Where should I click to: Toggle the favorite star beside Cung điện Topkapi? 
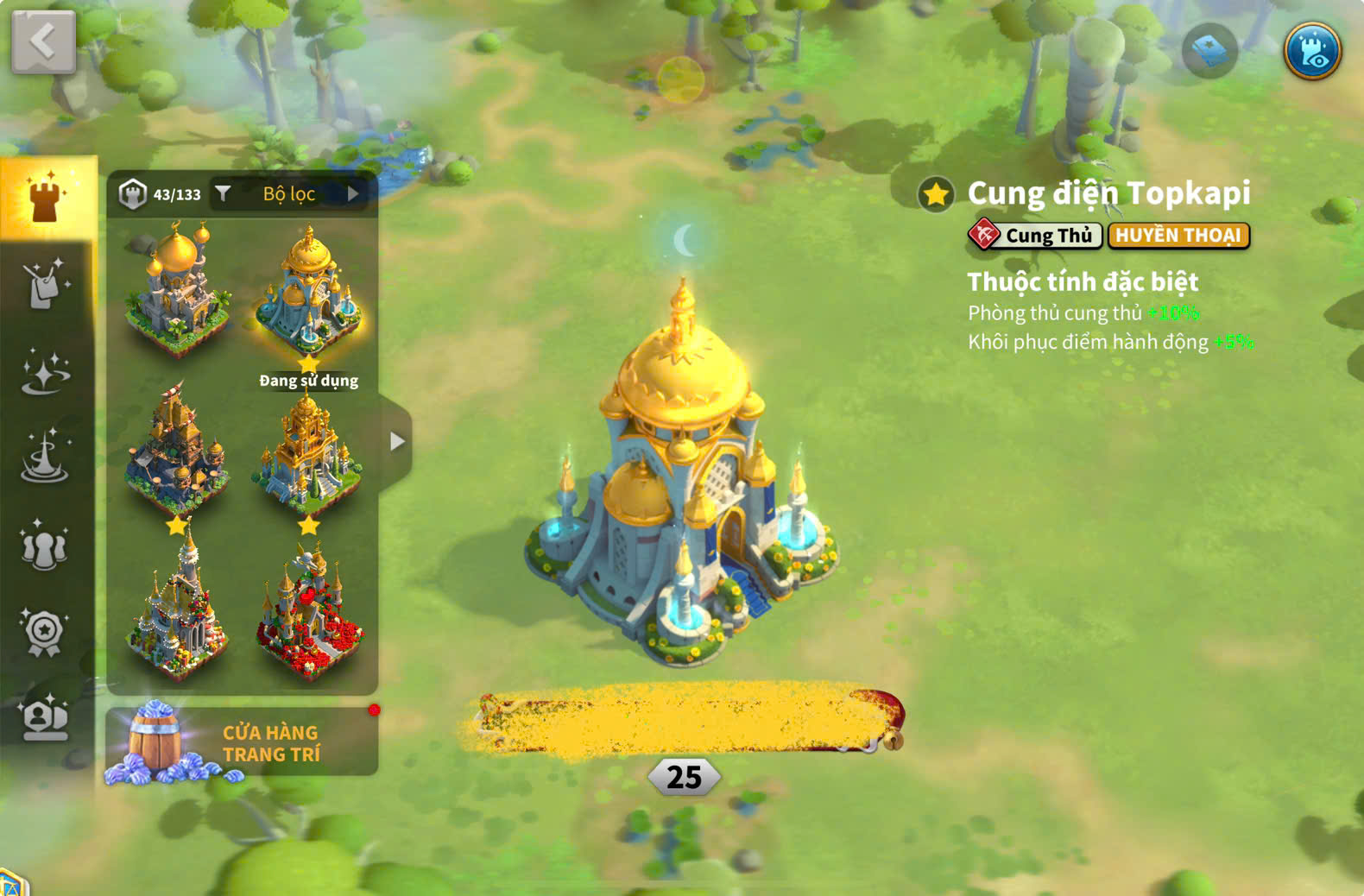pyautogui.click(x=936, y=194)
